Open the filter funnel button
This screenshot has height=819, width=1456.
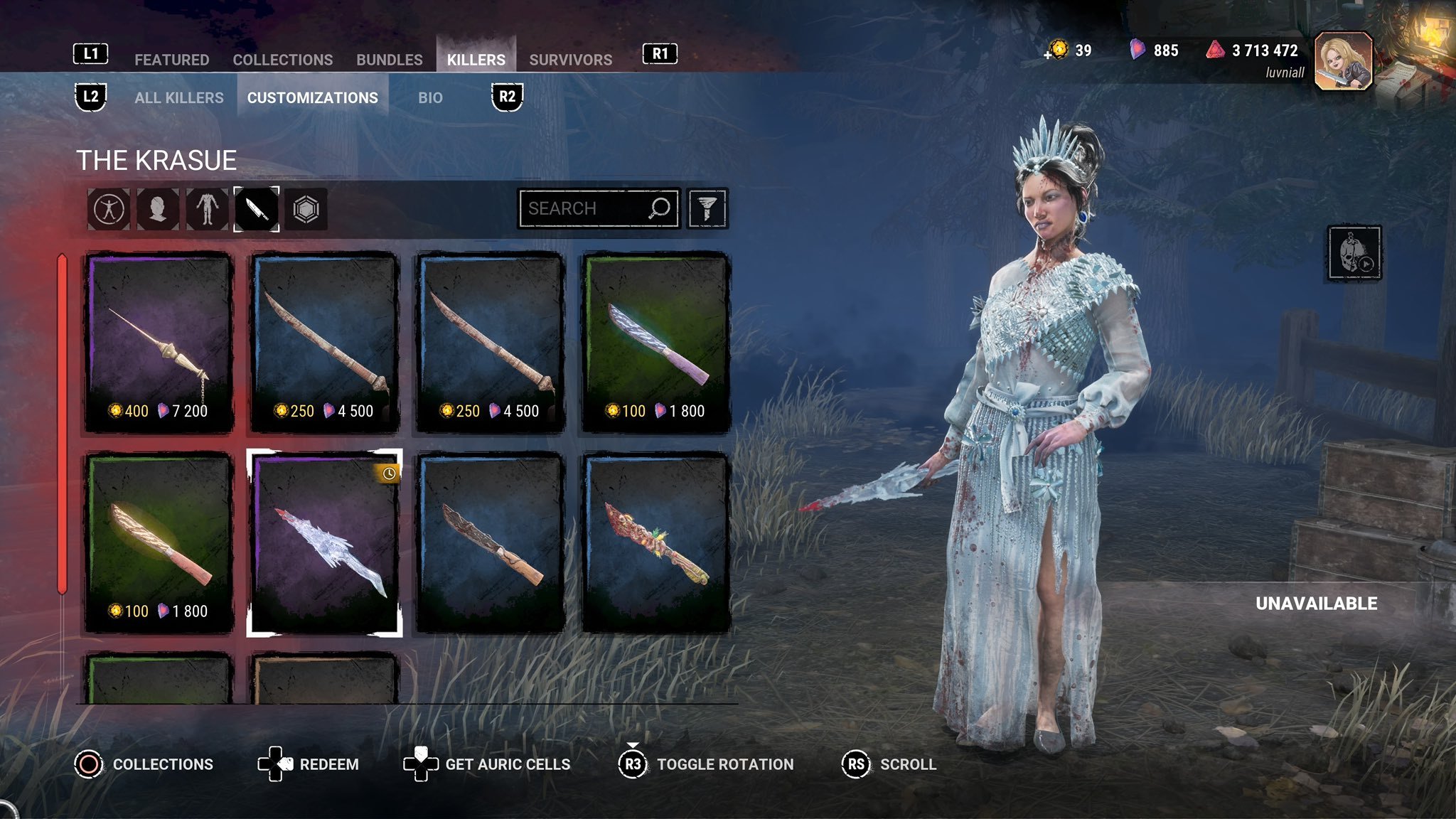707,208
